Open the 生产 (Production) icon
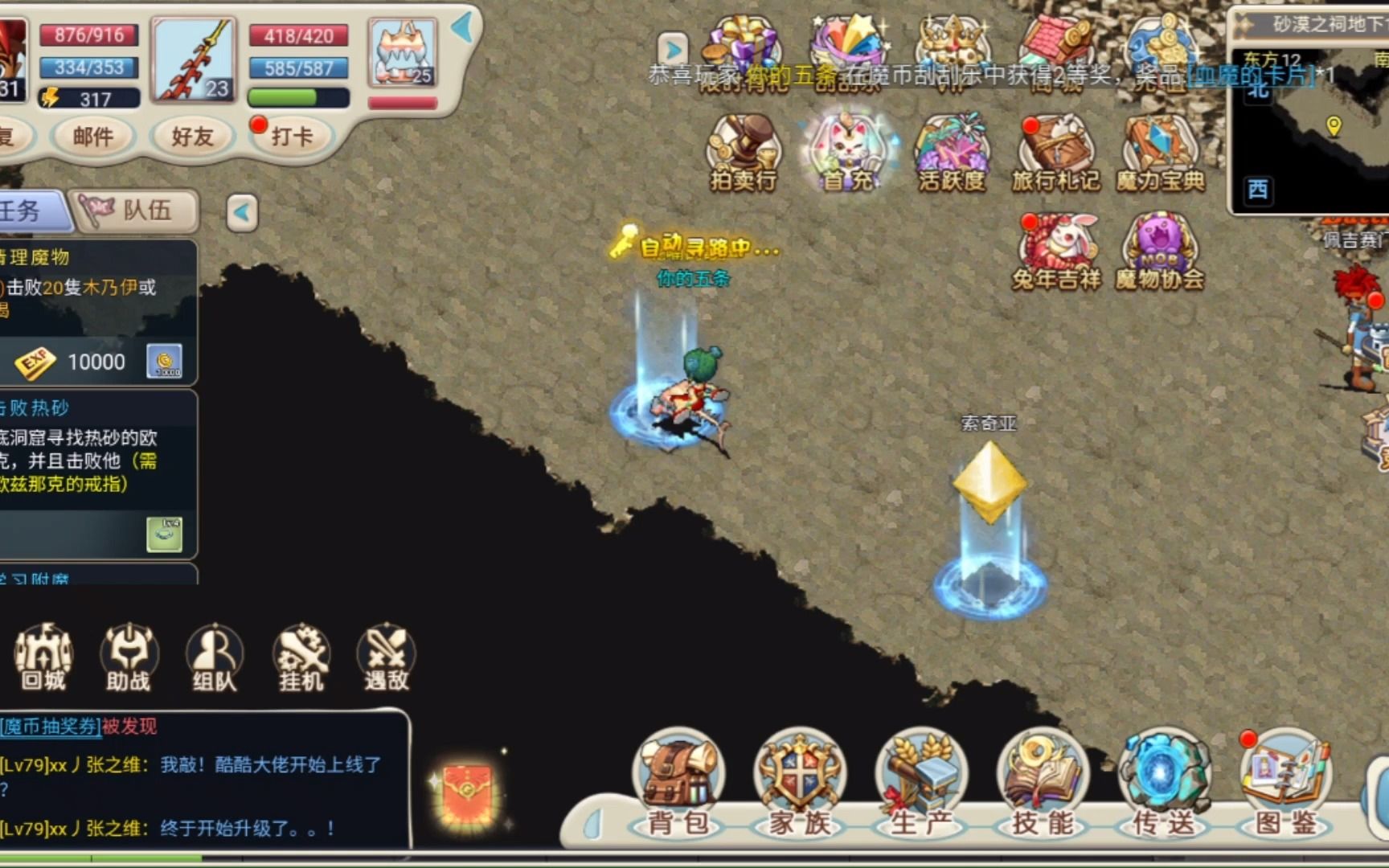The width and height of the screenshot is (1389, 868). click(x=920, y=773)
